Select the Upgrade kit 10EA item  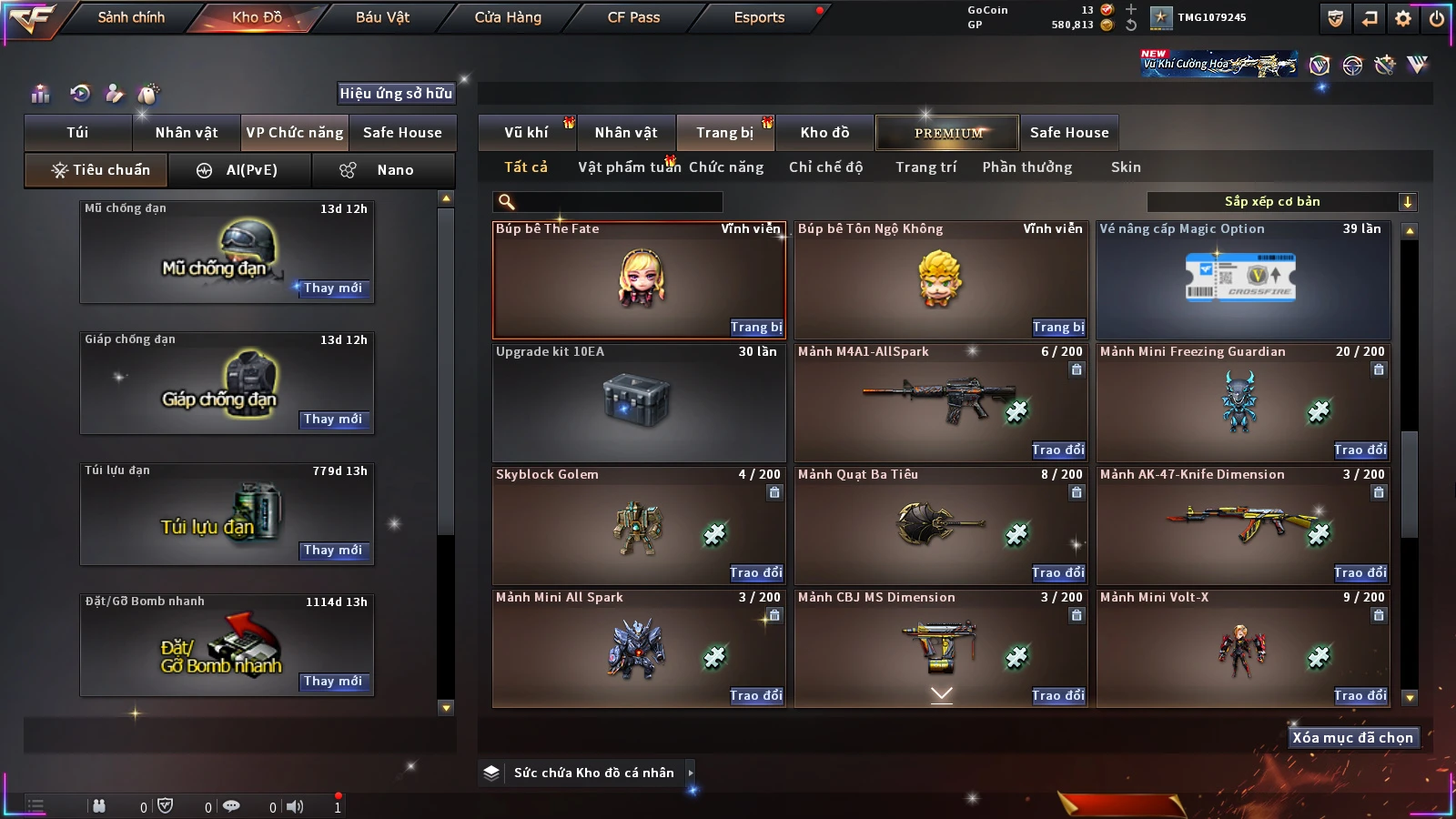(638, 402)
